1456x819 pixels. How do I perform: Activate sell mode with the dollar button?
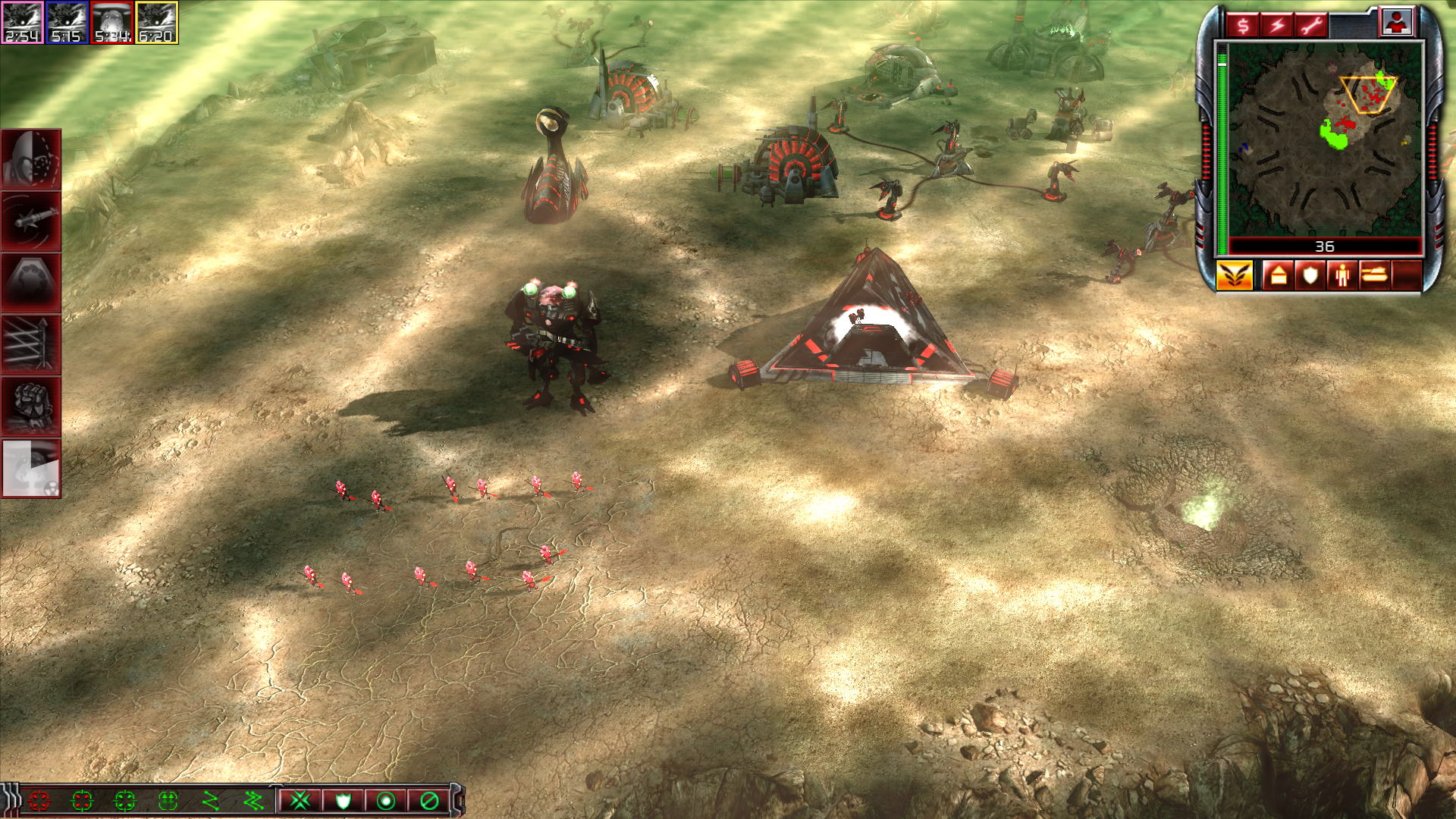point(1243,25)
